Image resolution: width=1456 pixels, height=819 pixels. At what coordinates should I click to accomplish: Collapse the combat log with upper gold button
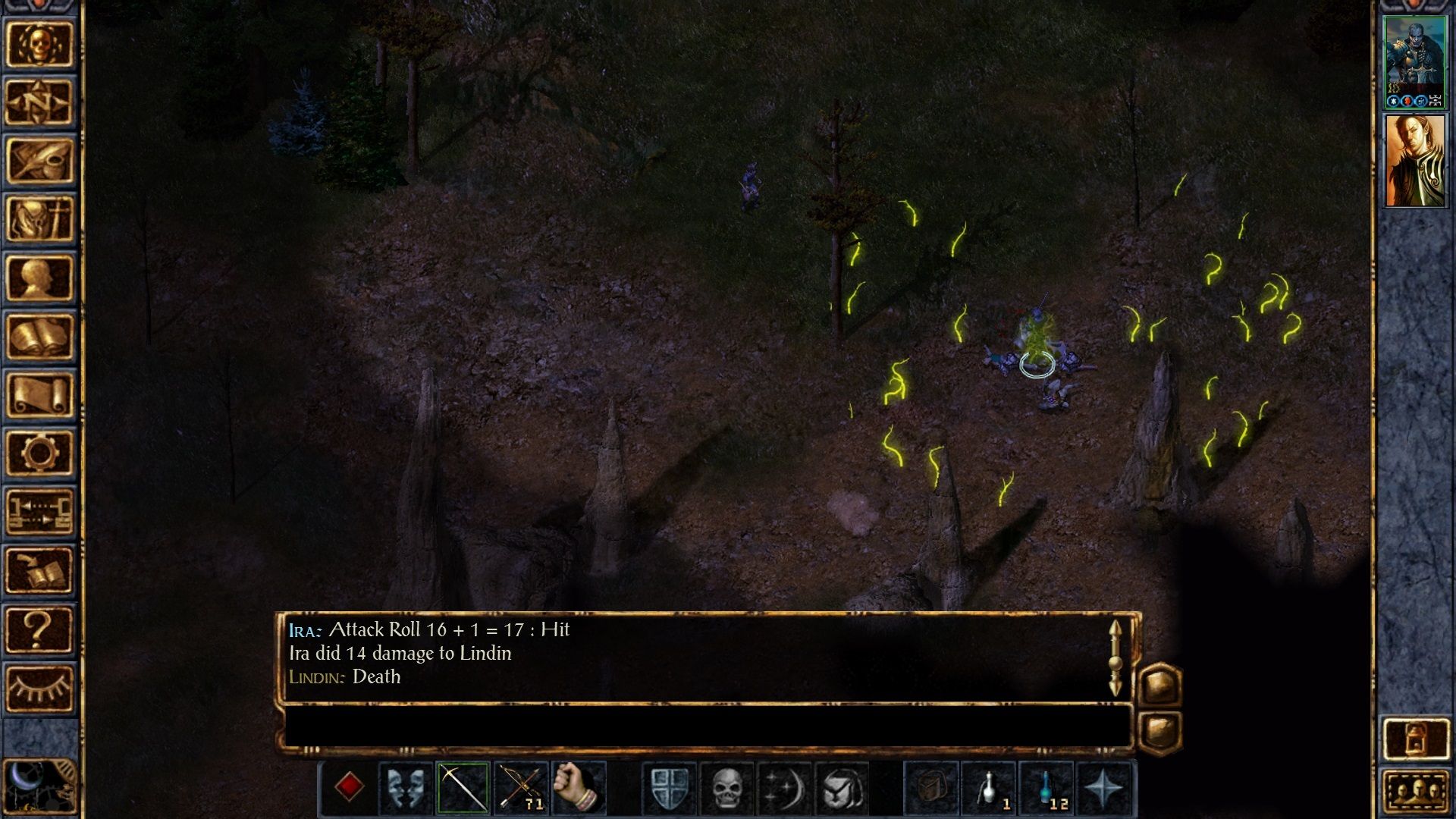1160,685
